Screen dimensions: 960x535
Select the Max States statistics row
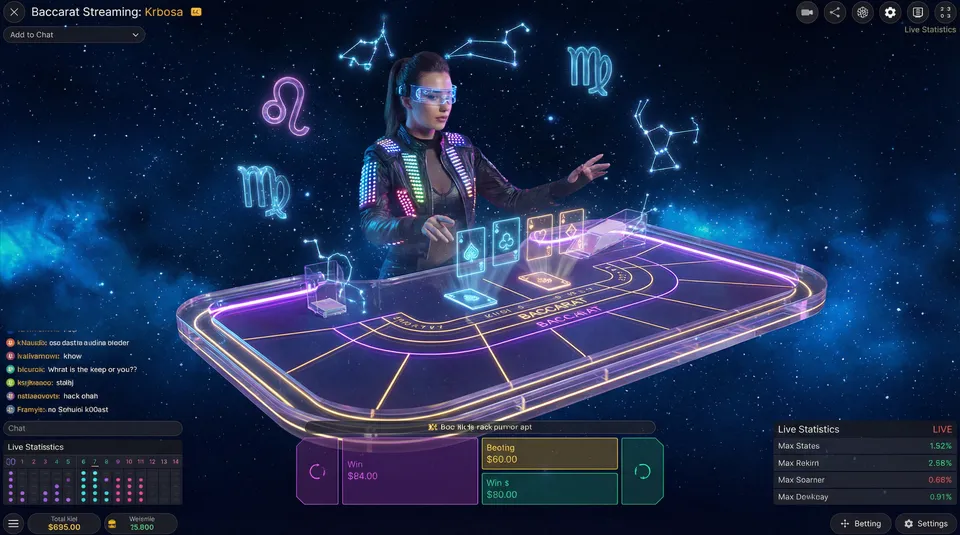(x=865, y=446)
